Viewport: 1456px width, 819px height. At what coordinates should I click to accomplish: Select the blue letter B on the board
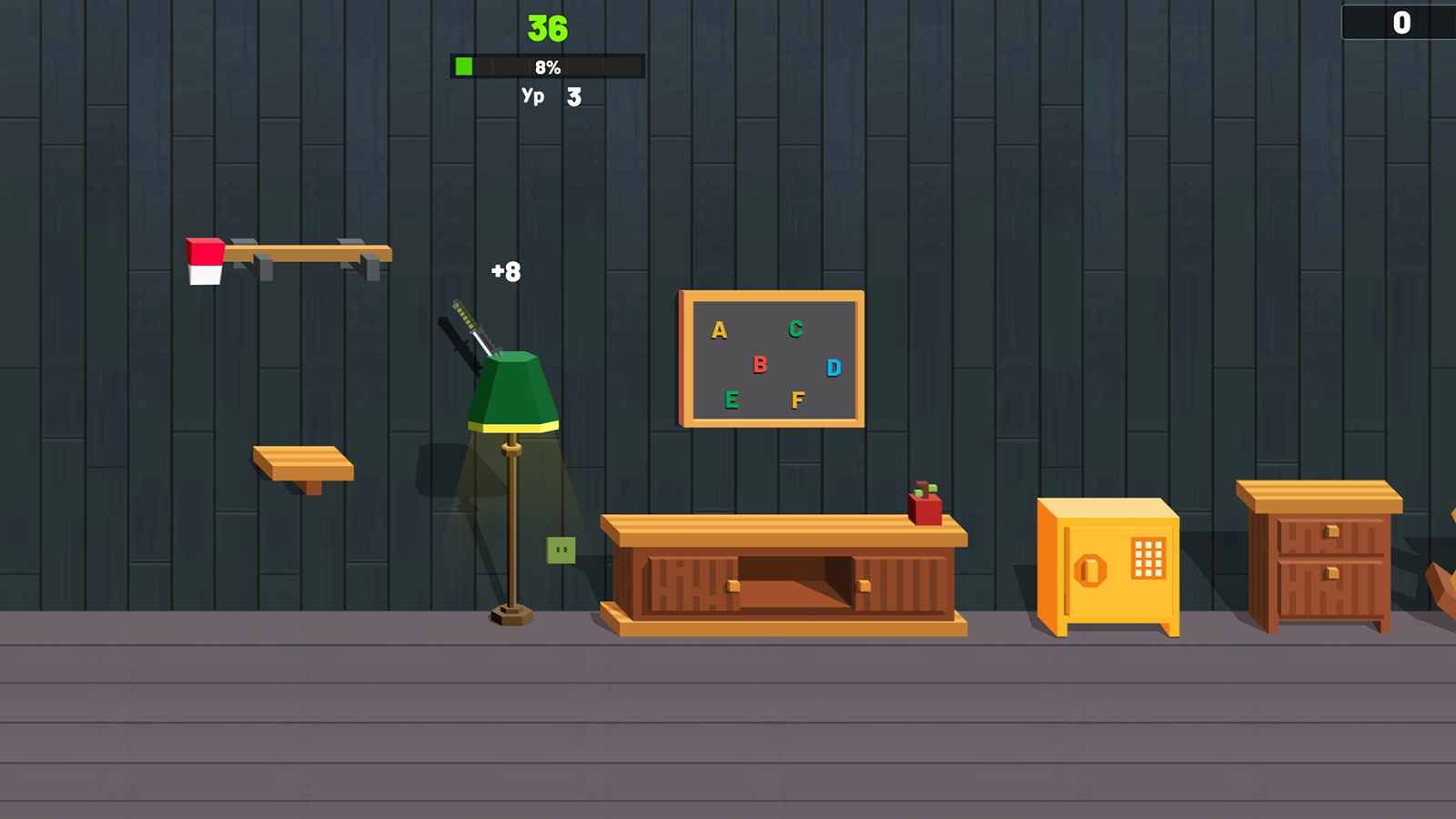[x=761, y=367]
